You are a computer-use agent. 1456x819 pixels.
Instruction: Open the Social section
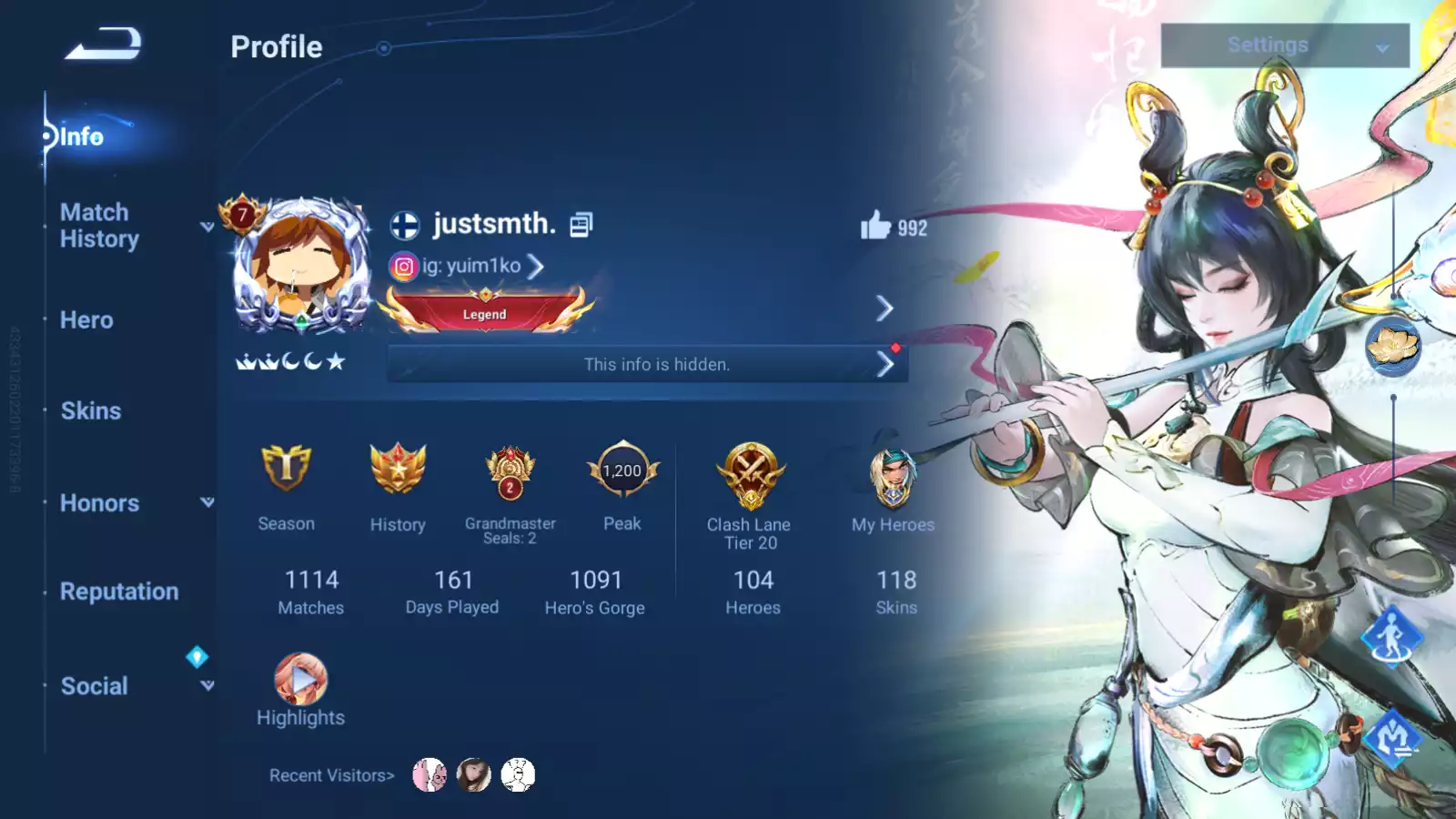(x=95, y=686)
